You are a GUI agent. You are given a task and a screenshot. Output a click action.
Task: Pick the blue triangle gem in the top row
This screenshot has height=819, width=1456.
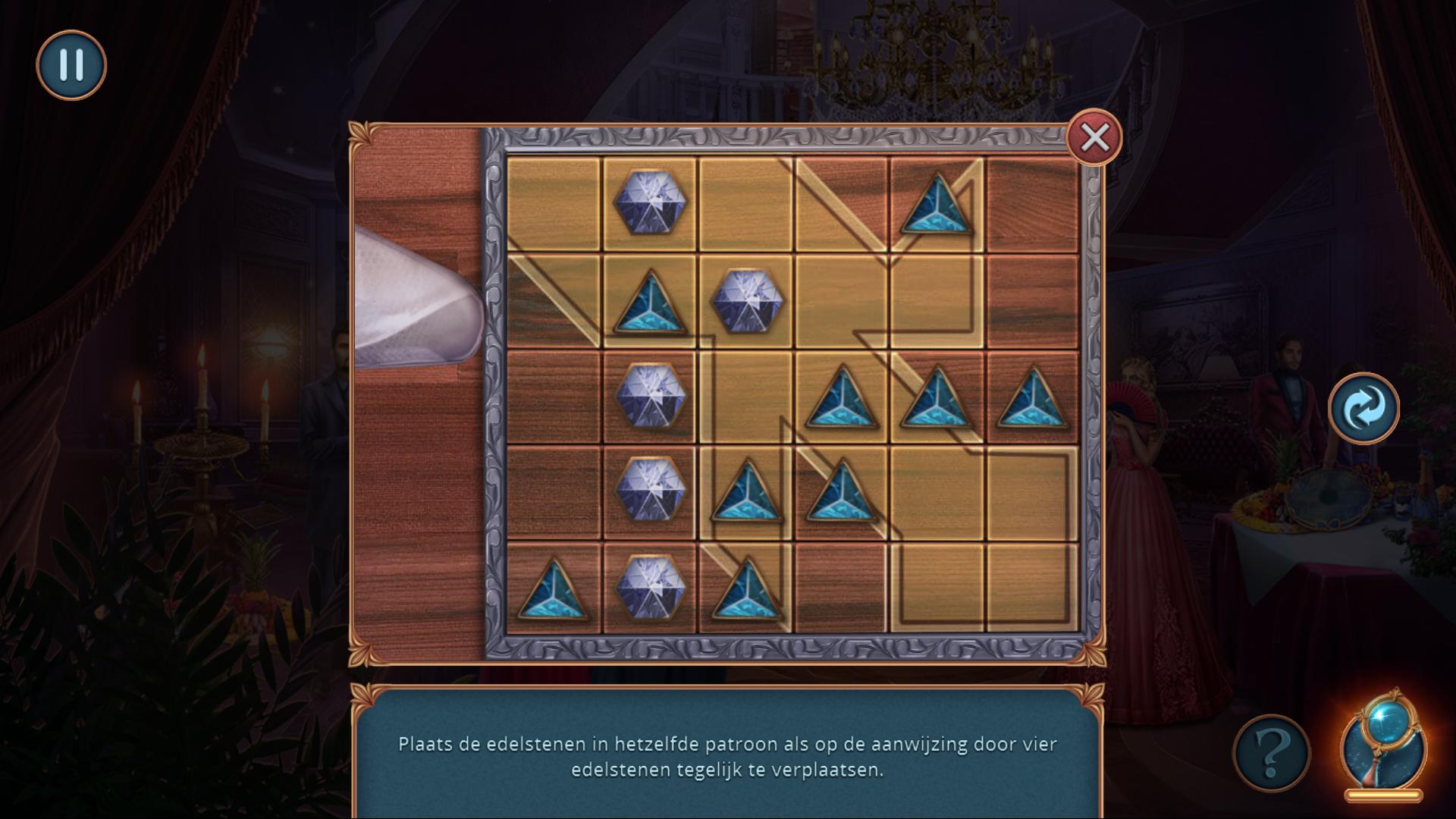937,205
